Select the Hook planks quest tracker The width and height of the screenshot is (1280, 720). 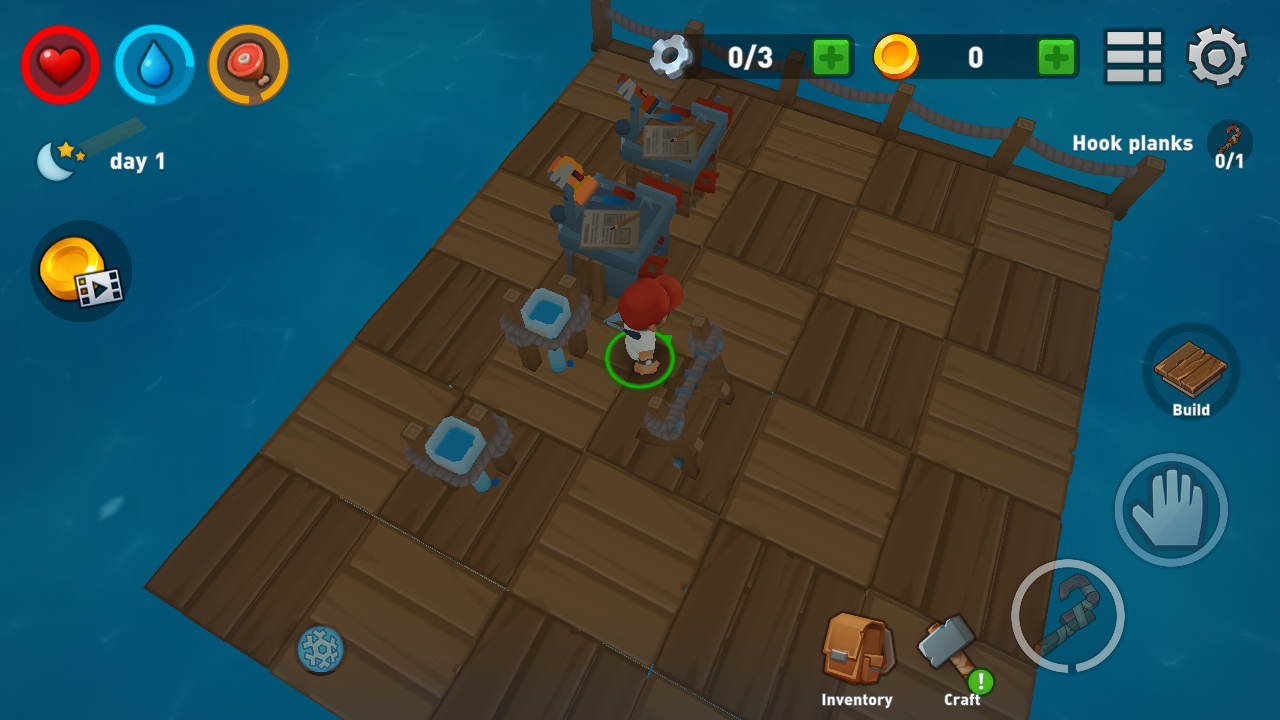tap(1160, 145)
